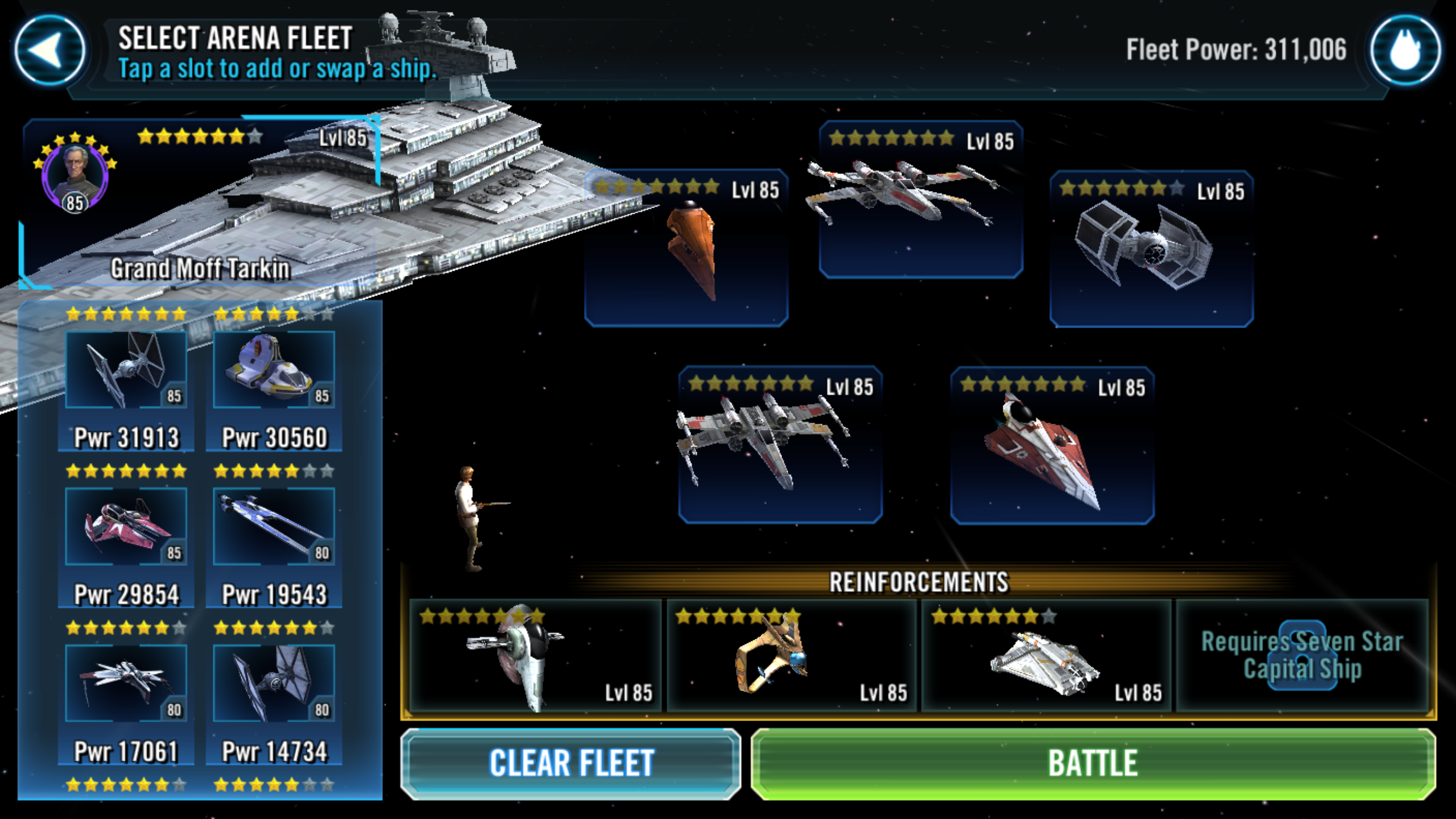Open the Millennium Falcon ship icon button
The image size is (1456, 819).
(1405, 50)
